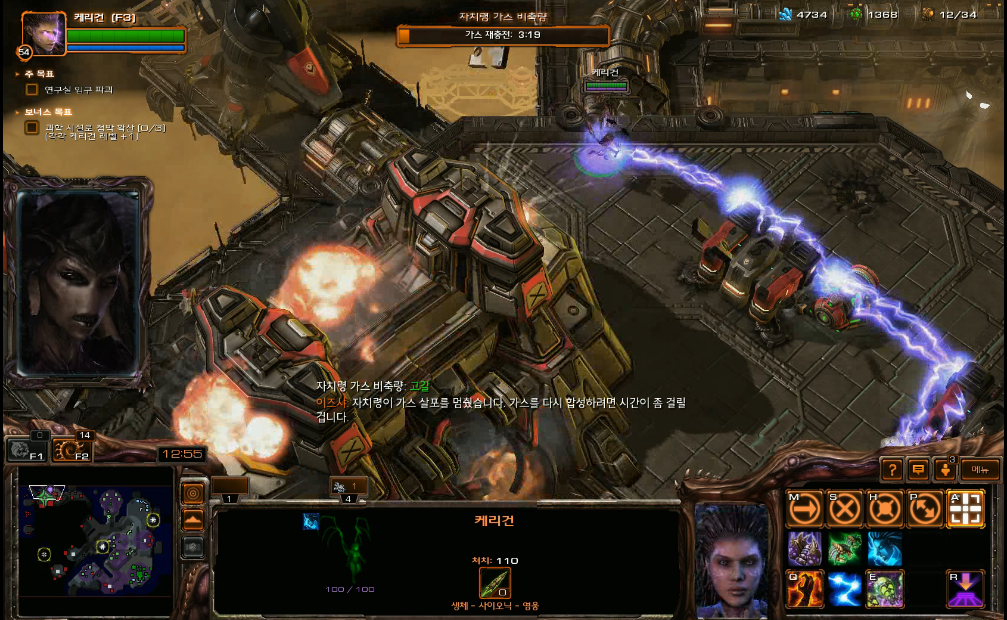The width and height of the screenshot is (1007, 620).
Task: Select control group 4 tab
Action: 349,487
